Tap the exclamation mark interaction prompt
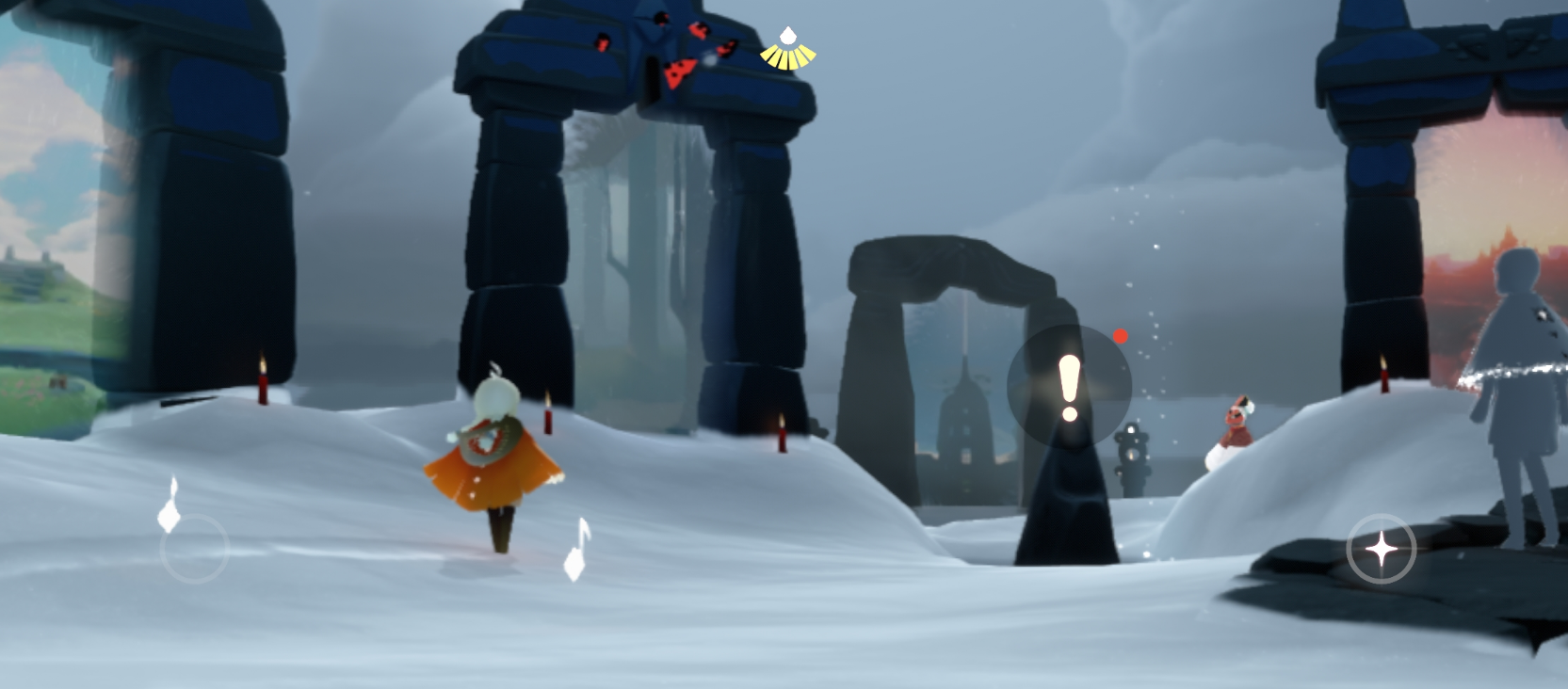The image size is (1568, 689). 1069,387
